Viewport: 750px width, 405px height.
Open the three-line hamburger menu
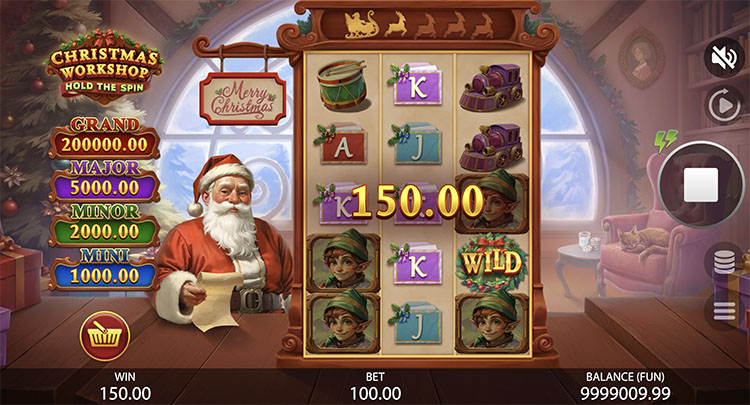pyautogui.click(x=725, y=309)
